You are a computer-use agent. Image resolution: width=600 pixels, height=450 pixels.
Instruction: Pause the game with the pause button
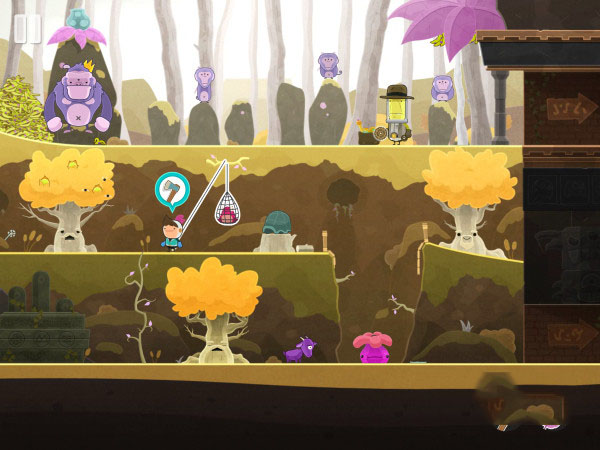(27, 29)
